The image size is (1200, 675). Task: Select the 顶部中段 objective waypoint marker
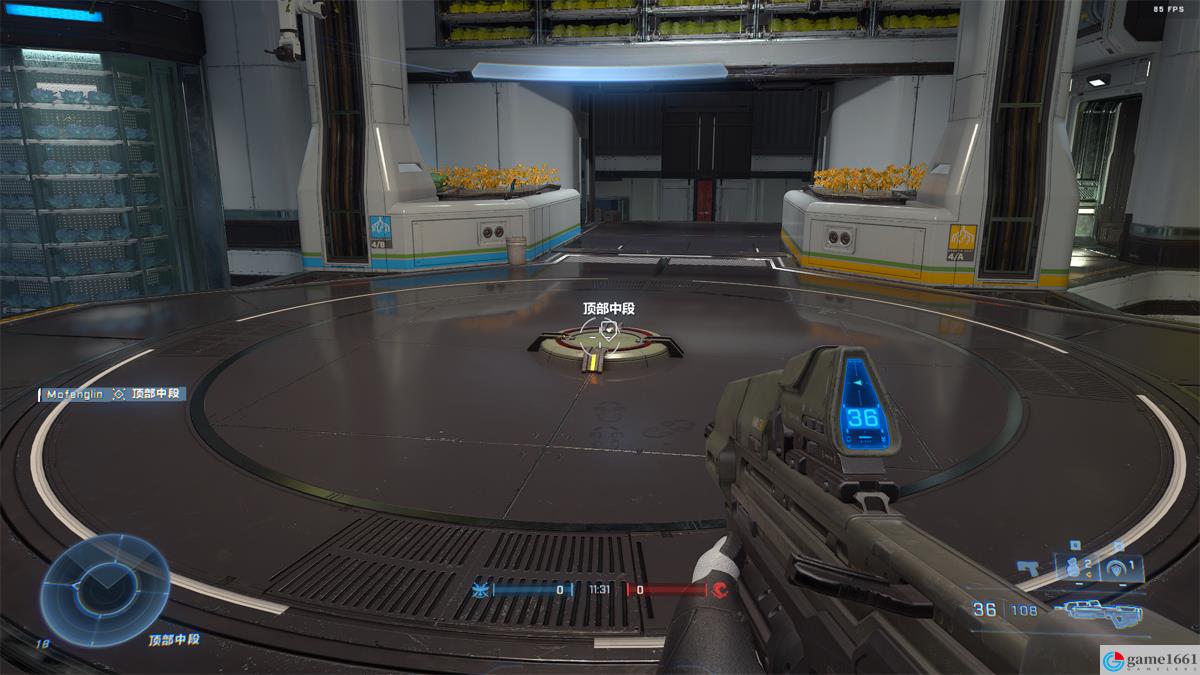click(608, 329)
